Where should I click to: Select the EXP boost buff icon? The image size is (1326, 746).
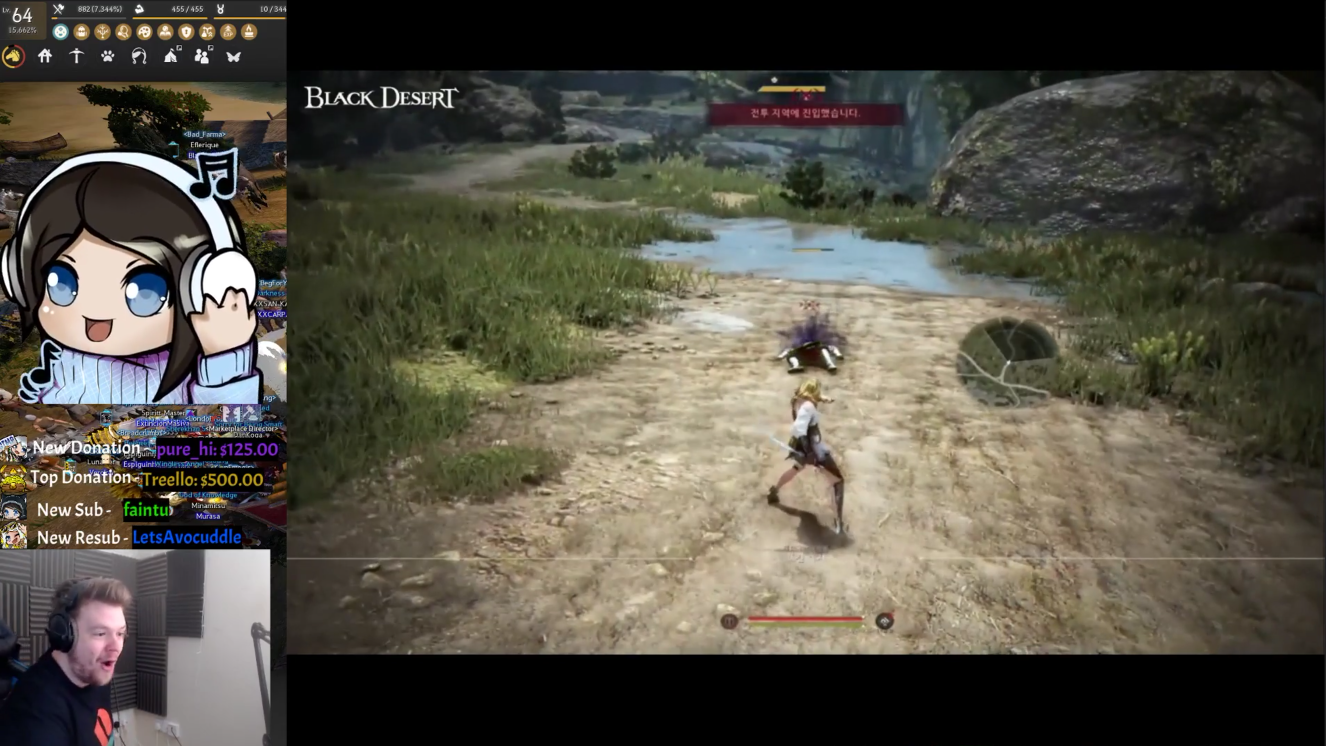(x=228, y=31)
